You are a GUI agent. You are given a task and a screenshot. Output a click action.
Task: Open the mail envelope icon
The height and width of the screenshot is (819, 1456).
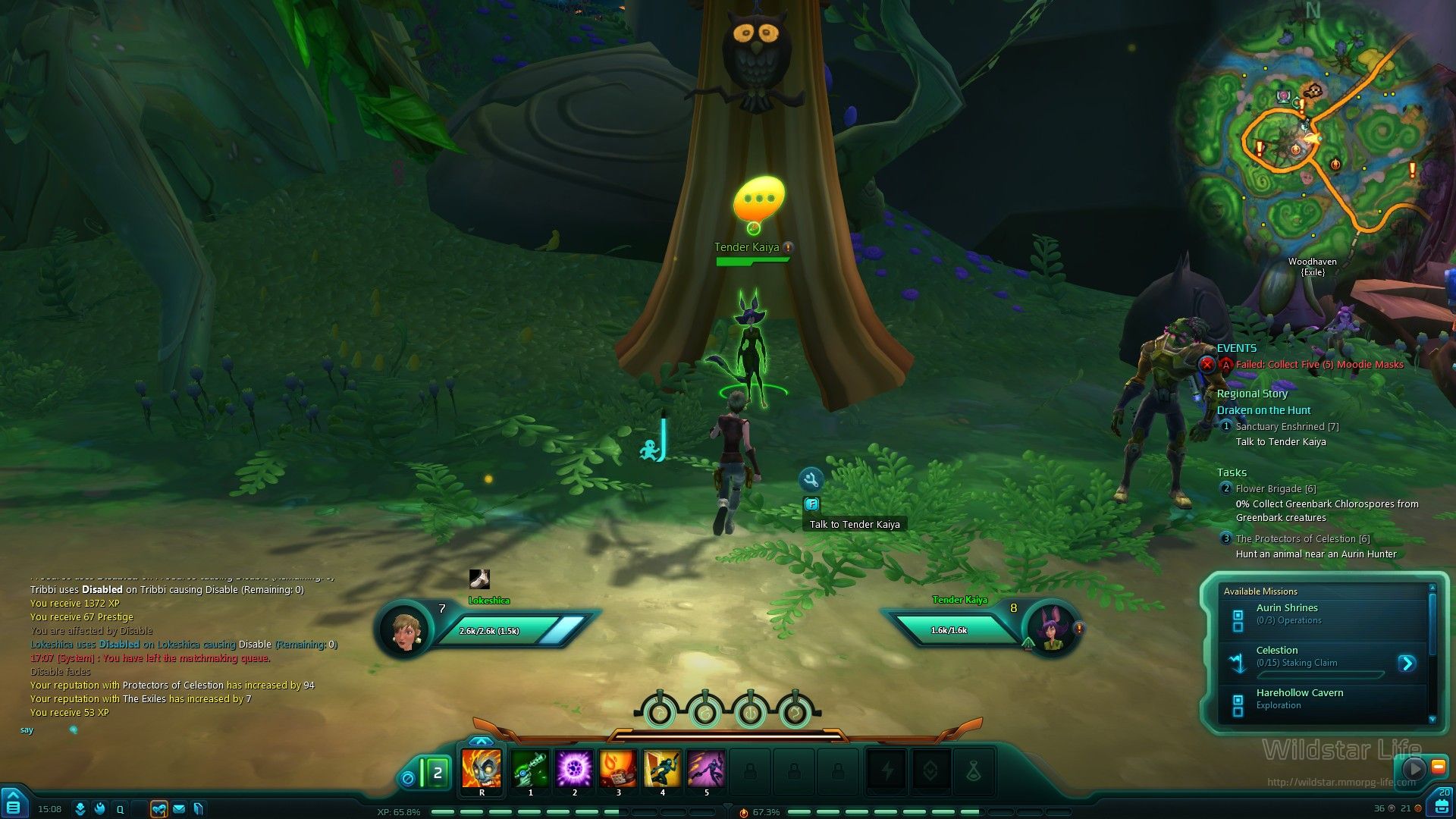point(179,809)
